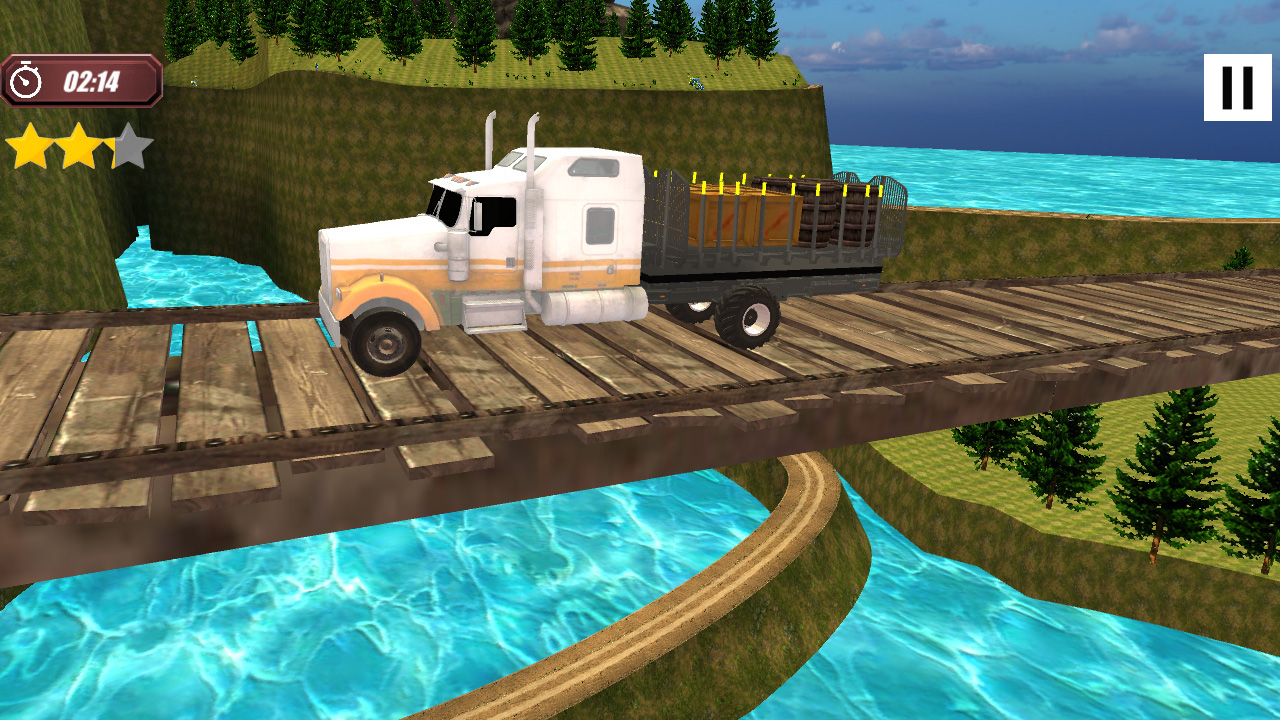Select the first gold star

(x=28, y=144)
